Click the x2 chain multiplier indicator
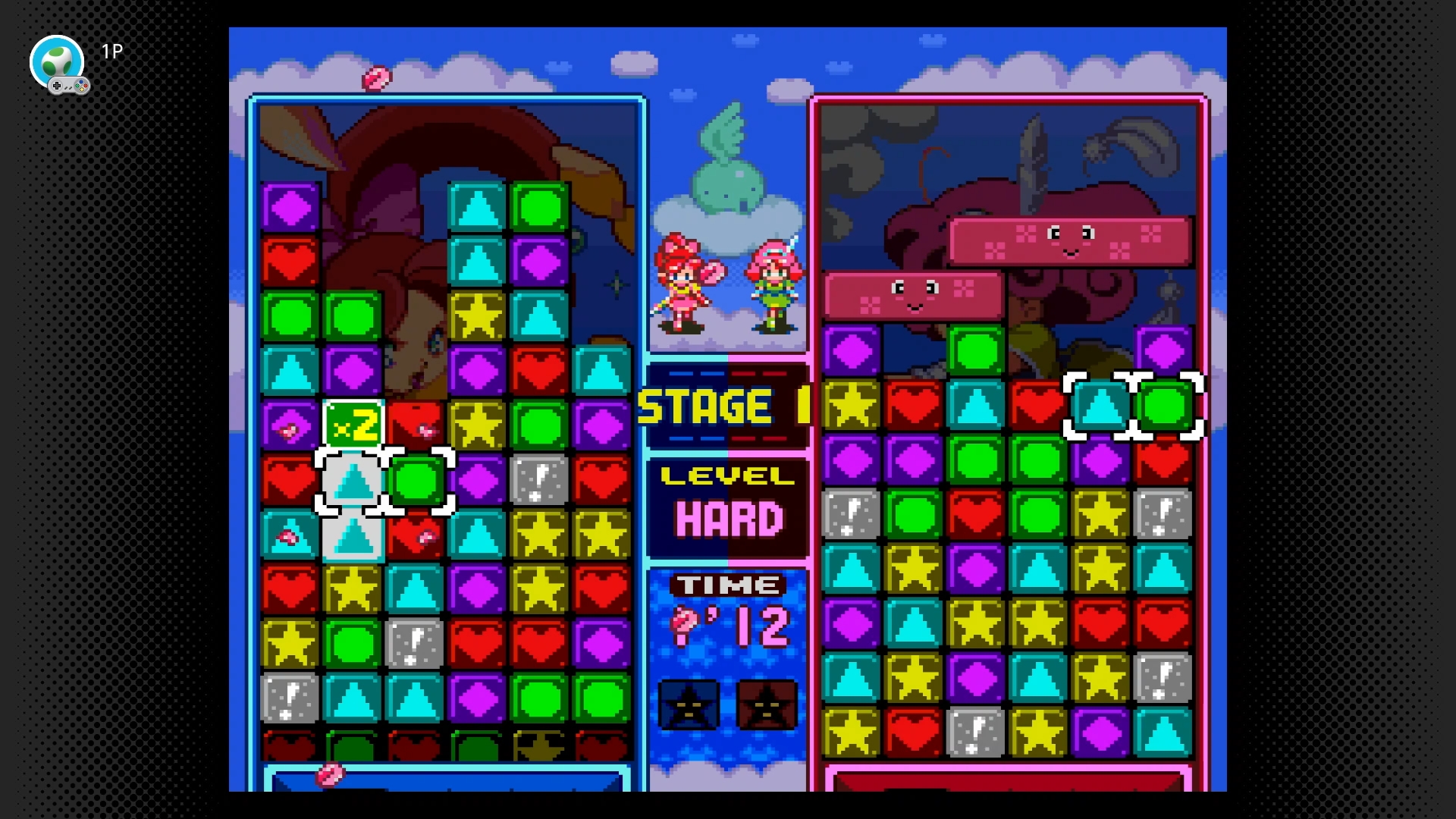 click(x=353, y=425)
